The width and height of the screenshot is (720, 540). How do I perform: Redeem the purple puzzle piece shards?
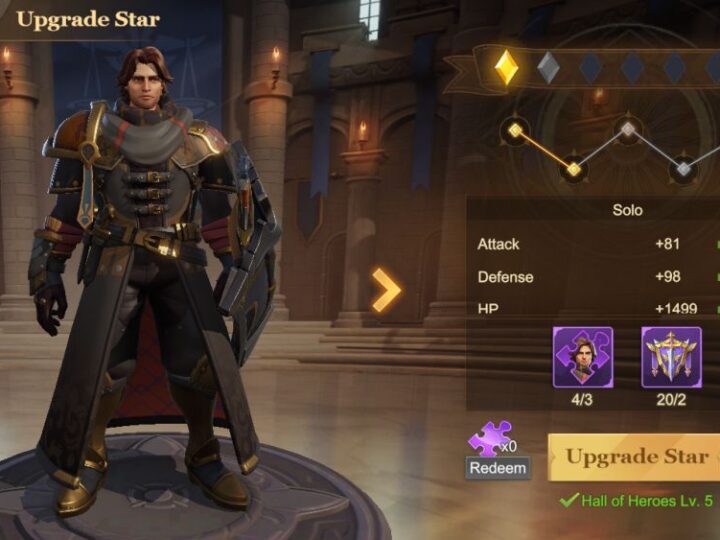(497, 467)
